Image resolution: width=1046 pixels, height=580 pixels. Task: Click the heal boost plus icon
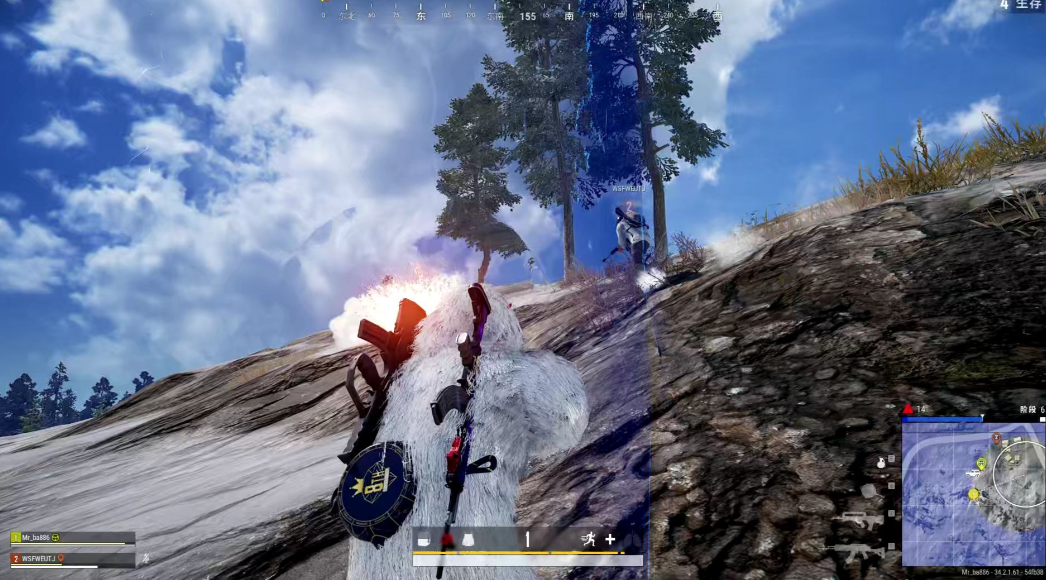pos(610,539)
